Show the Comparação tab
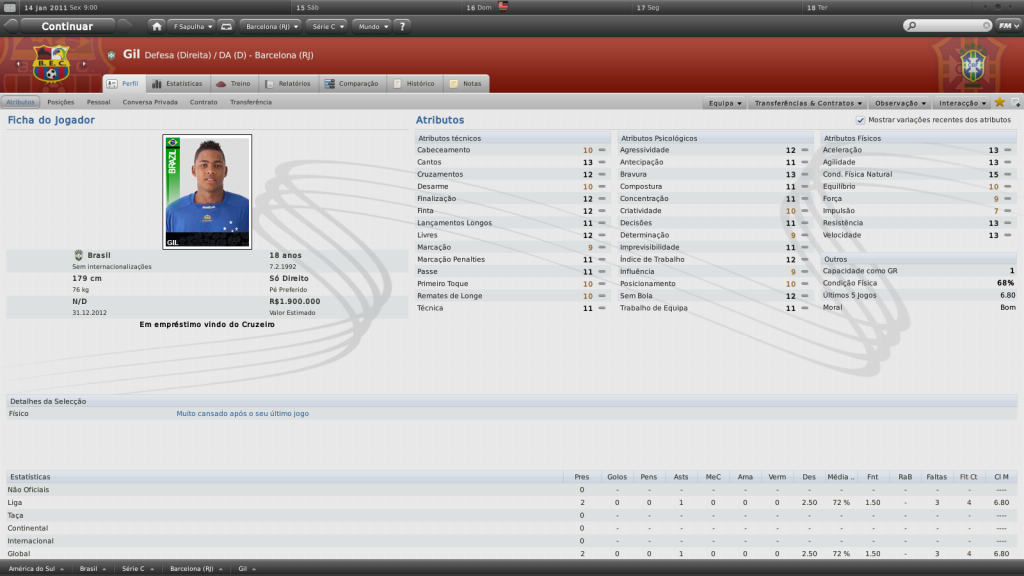The image size is (1024, 576). click(x=352, y=84)
